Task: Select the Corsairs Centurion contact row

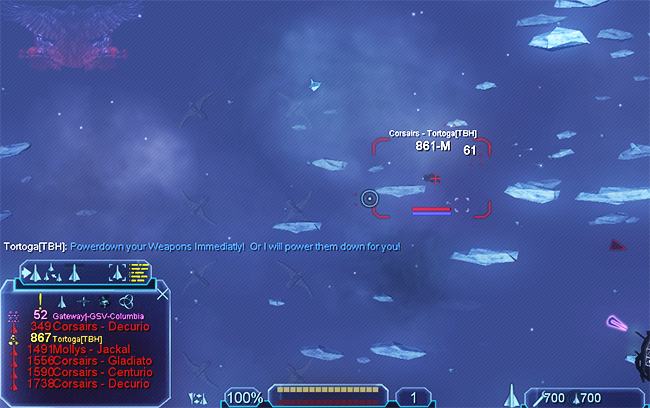Action: (90, 372)
